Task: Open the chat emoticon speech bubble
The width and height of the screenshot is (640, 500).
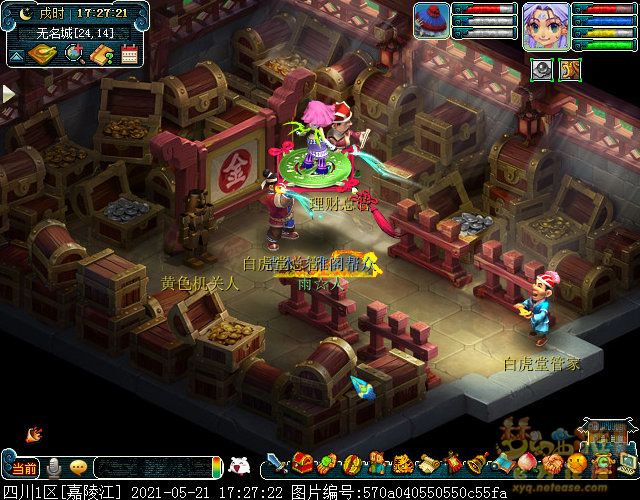Action: point(77,467)
